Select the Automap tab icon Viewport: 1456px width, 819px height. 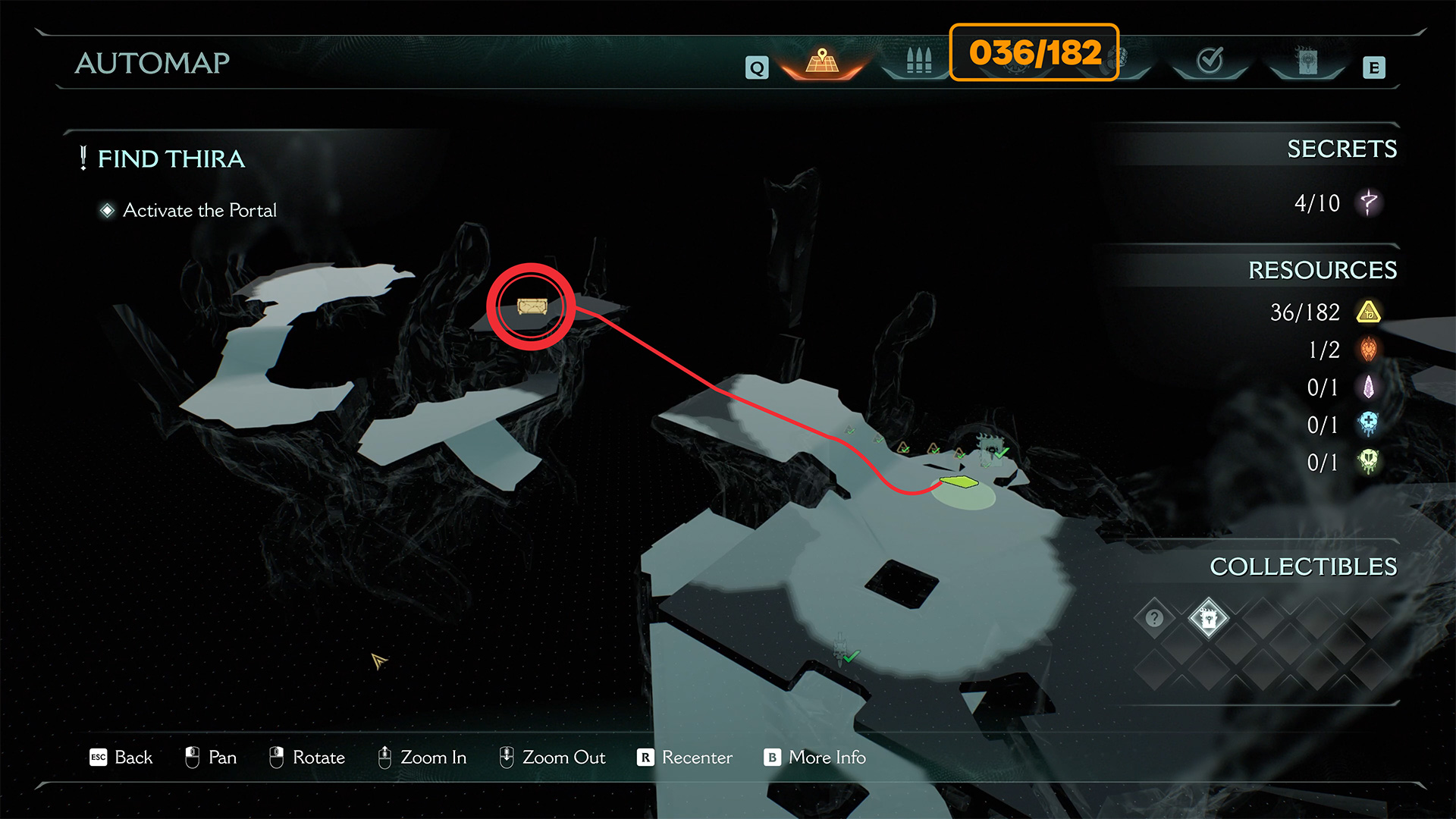[822, 61]
